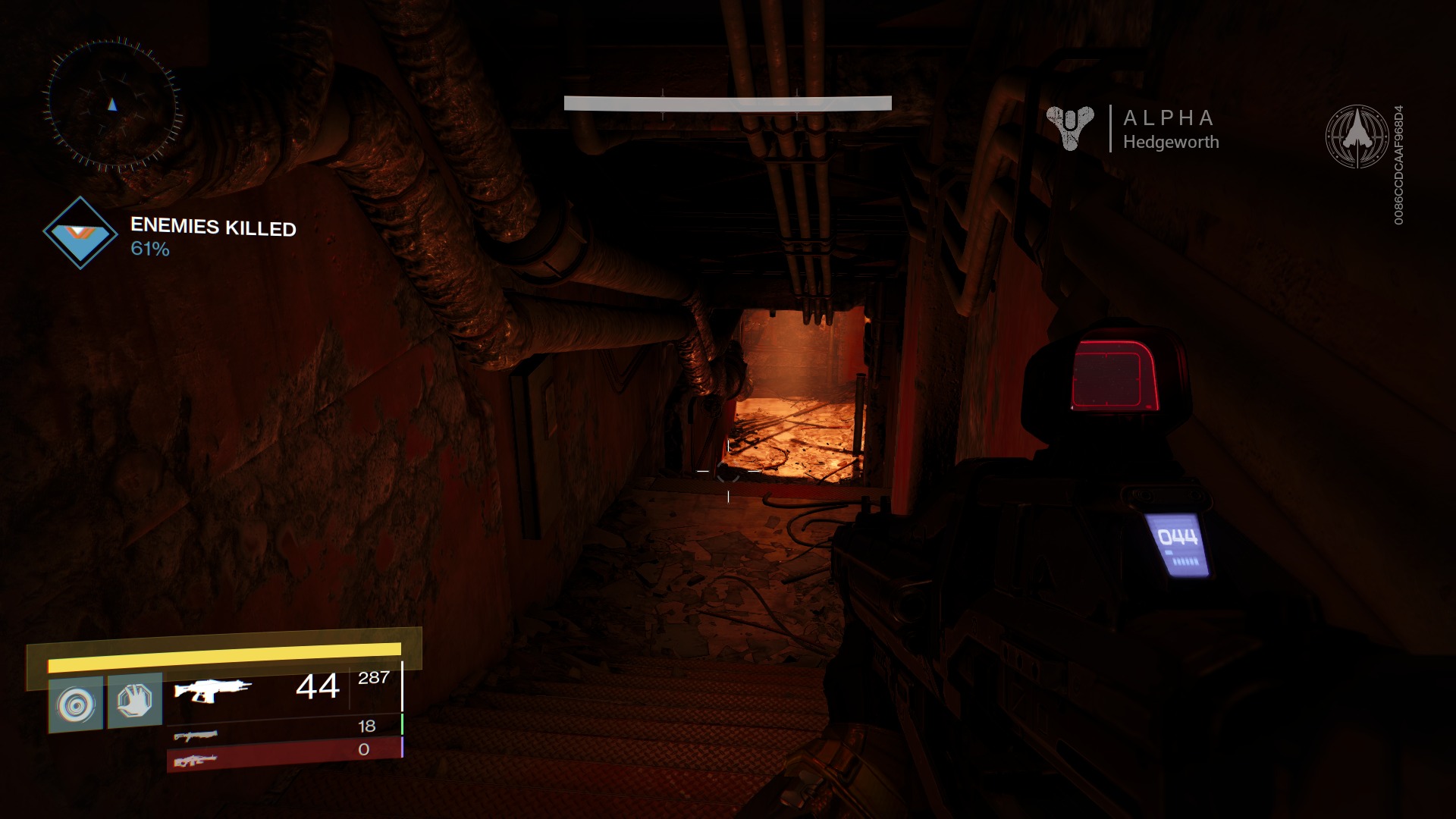Click the circular radar in the corner
Image resolution: width=1456 pixels, height=819 pixels.
(113, 103)
